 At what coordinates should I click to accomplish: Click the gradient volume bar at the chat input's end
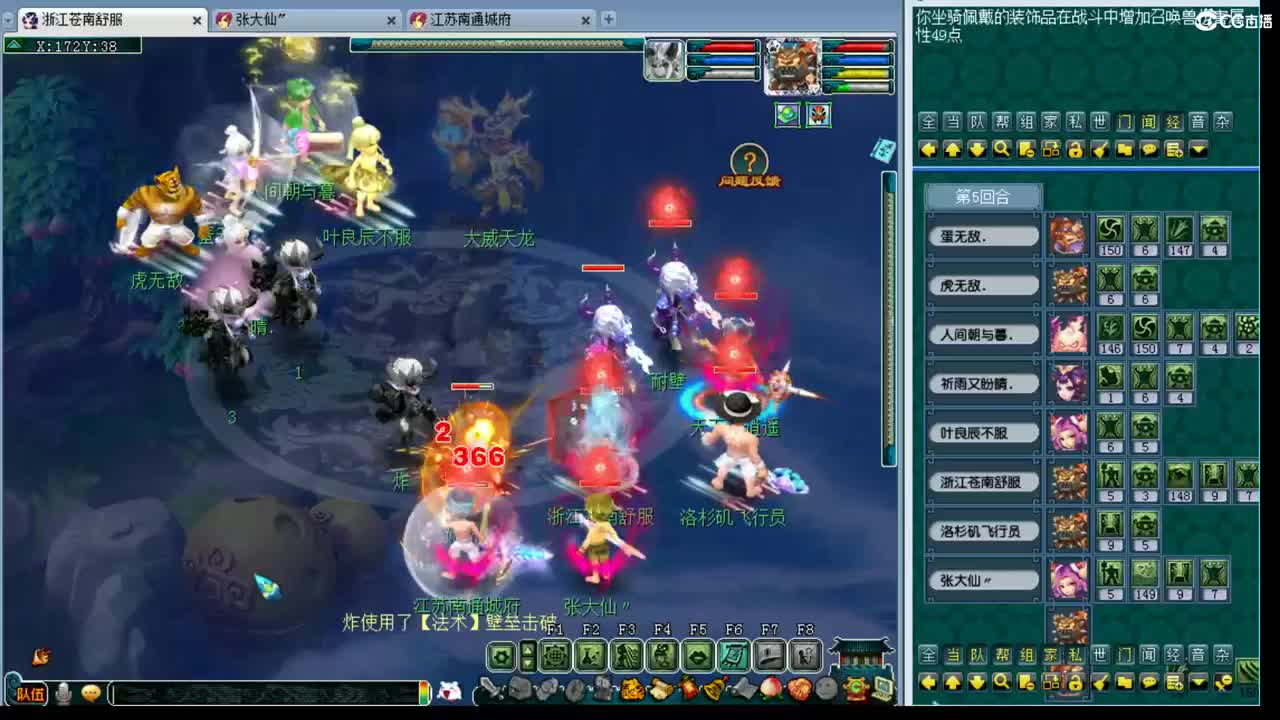pyautogui.click(x=425, y=693)
